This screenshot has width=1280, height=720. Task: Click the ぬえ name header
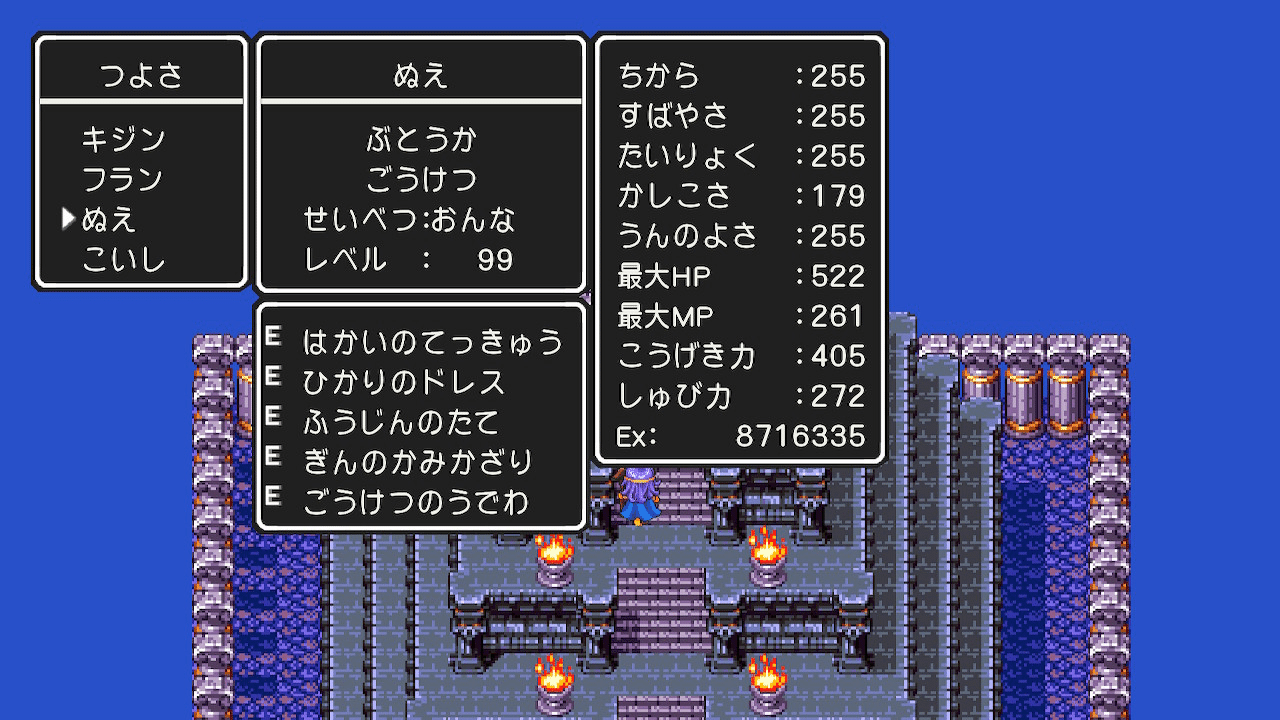419,73
